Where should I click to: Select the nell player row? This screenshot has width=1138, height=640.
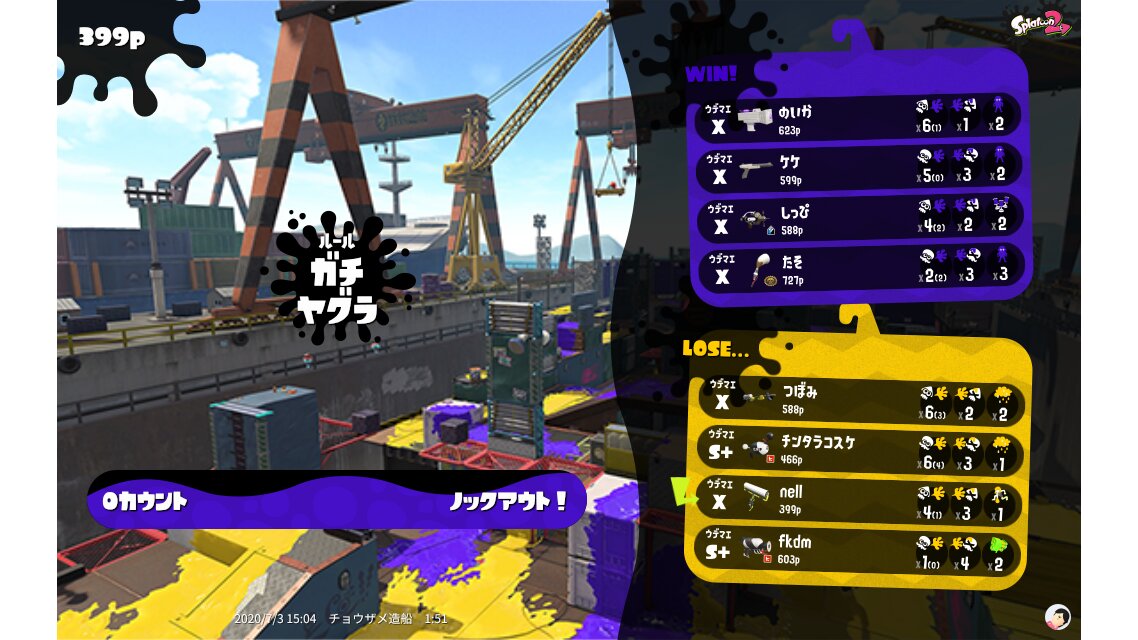pos(858,499)
